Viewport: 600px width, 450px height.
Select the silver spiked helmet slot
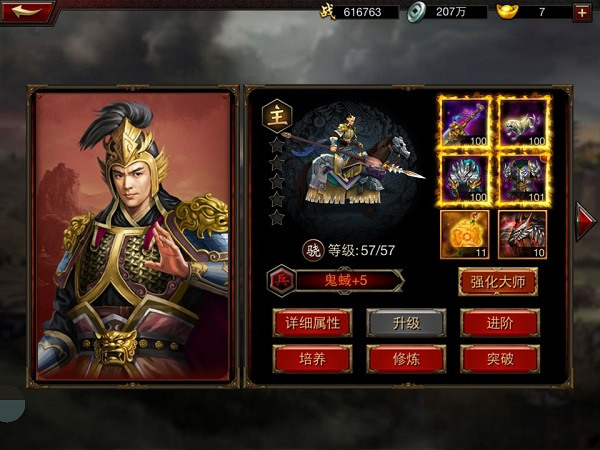pos(465,178)
